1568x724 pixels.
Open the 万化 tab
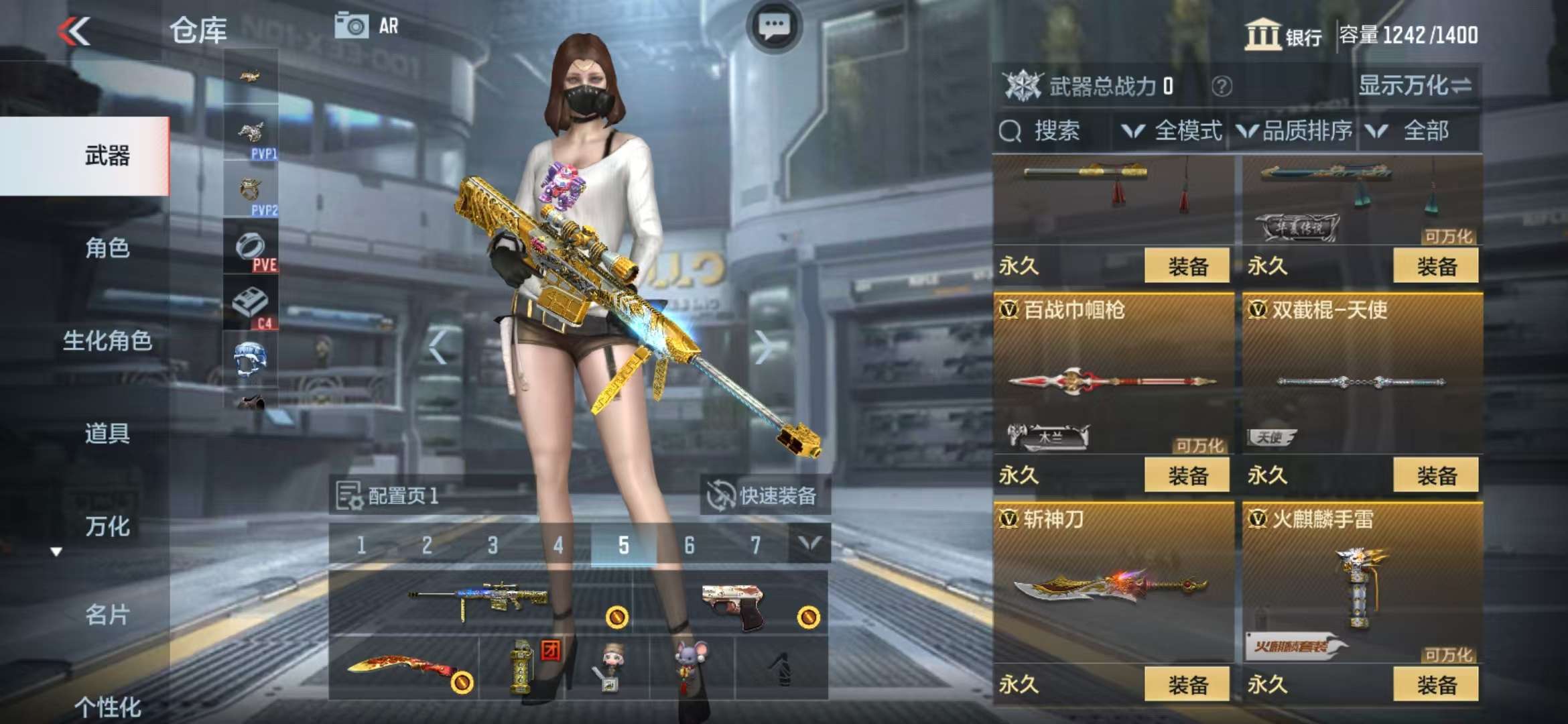[107, 526]
